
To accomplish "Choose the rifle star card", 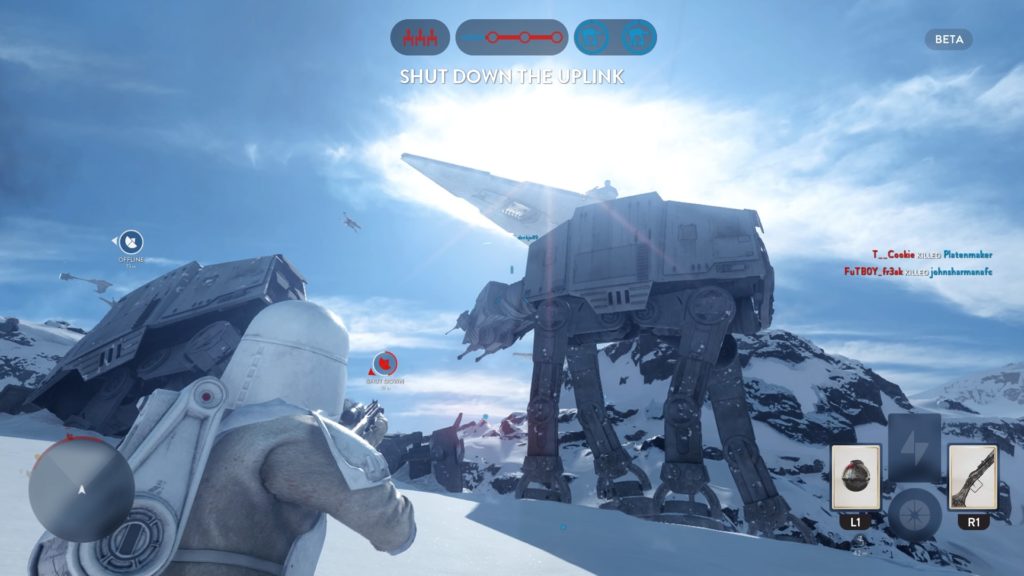I will [x=972, y=476].
